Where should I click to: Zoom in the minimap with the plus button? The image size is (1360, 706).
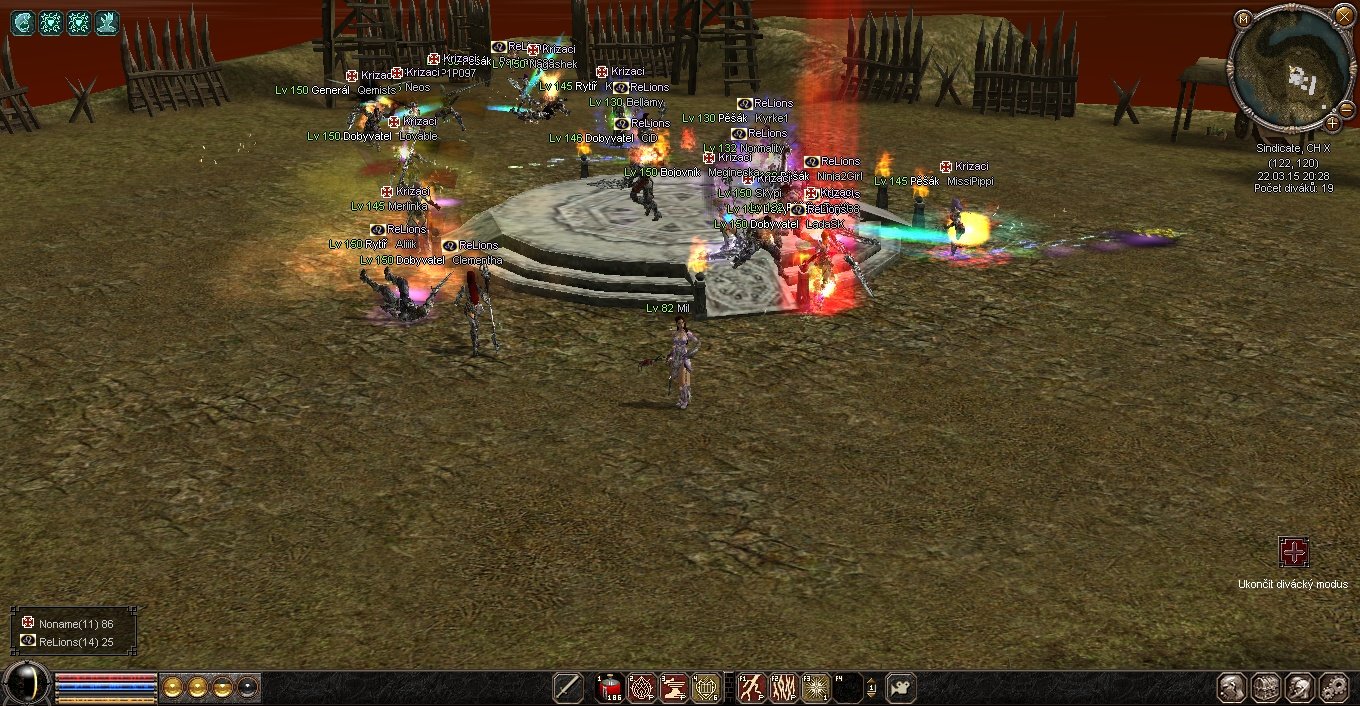[1333, 123]
